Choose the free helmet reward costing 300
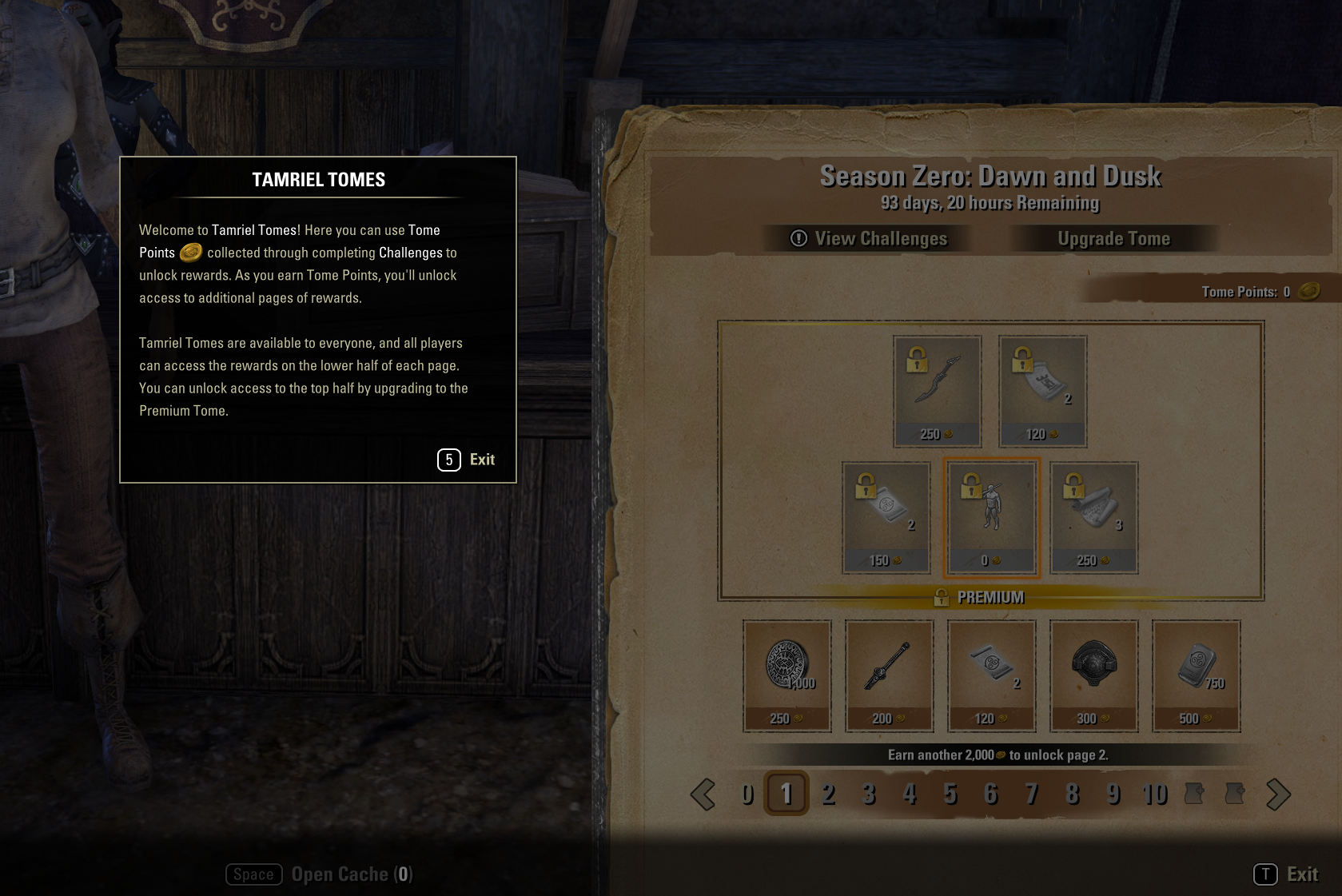 [1093, 675]
